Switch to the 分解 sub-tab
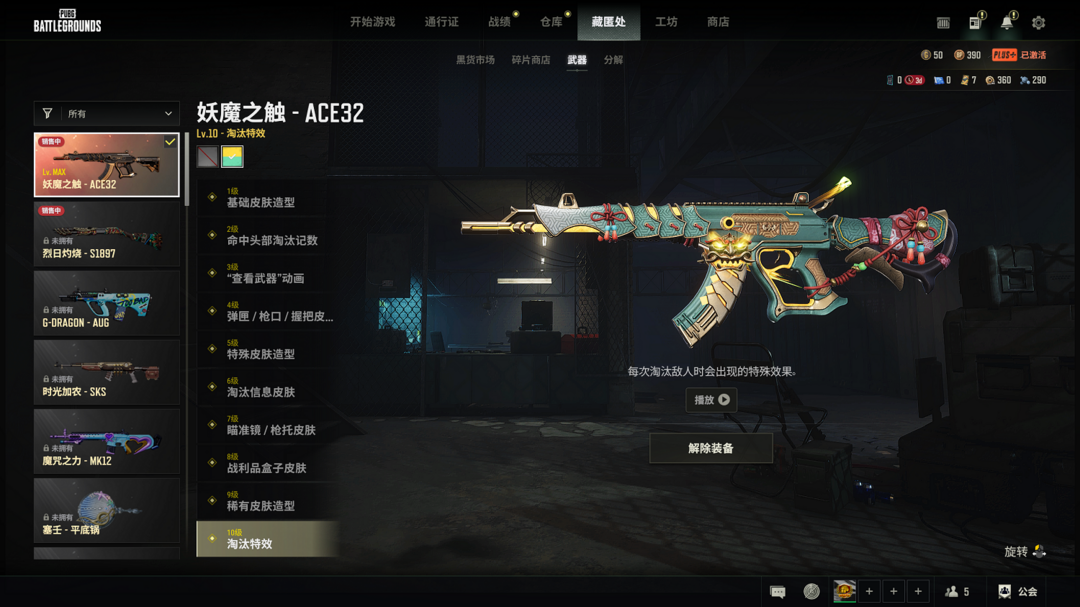 tap(613, 60)
